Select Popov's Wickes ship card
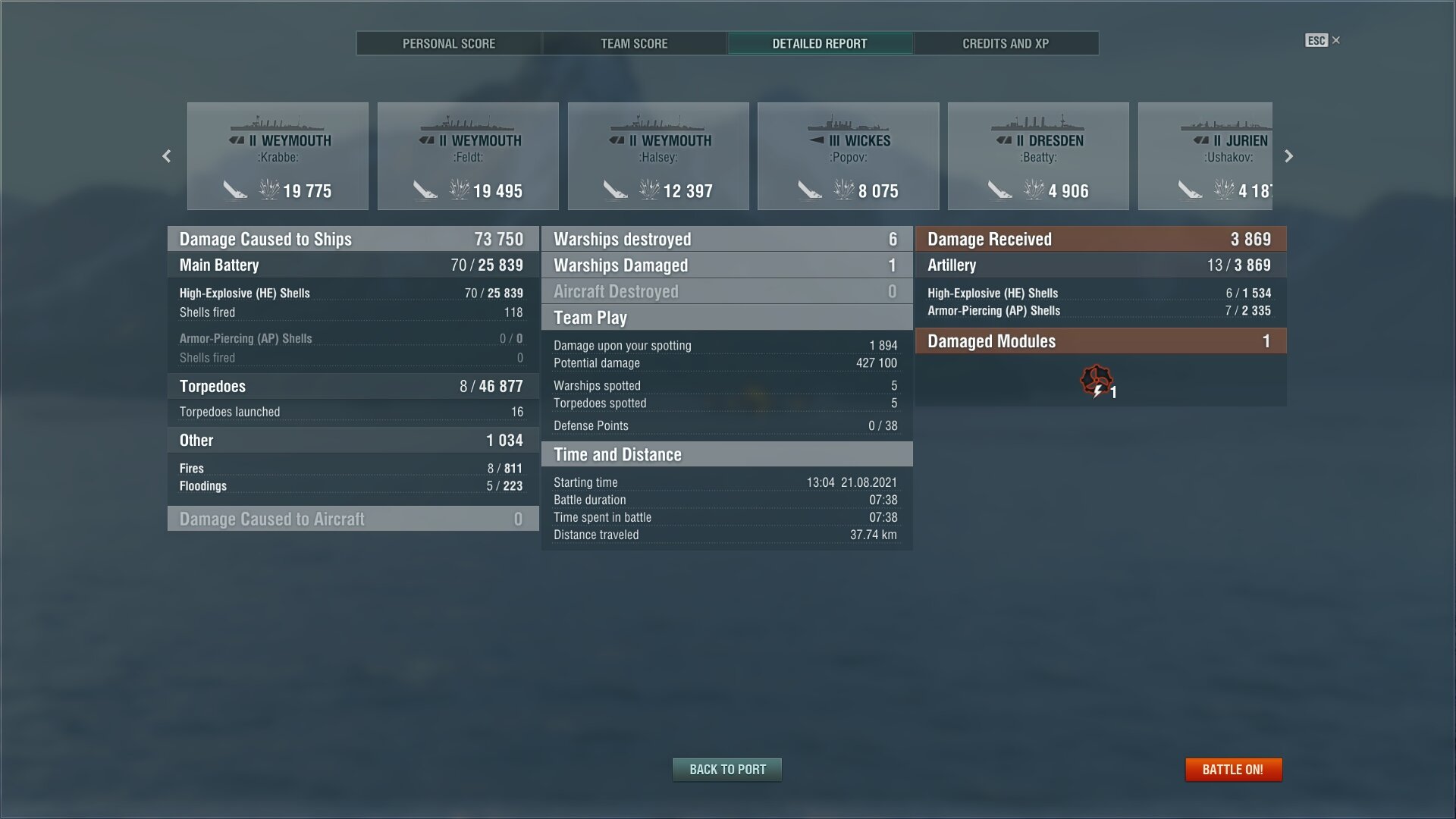Image resolution: width=1456 pixels, height=819 pixels. click(x=848, y=156)
